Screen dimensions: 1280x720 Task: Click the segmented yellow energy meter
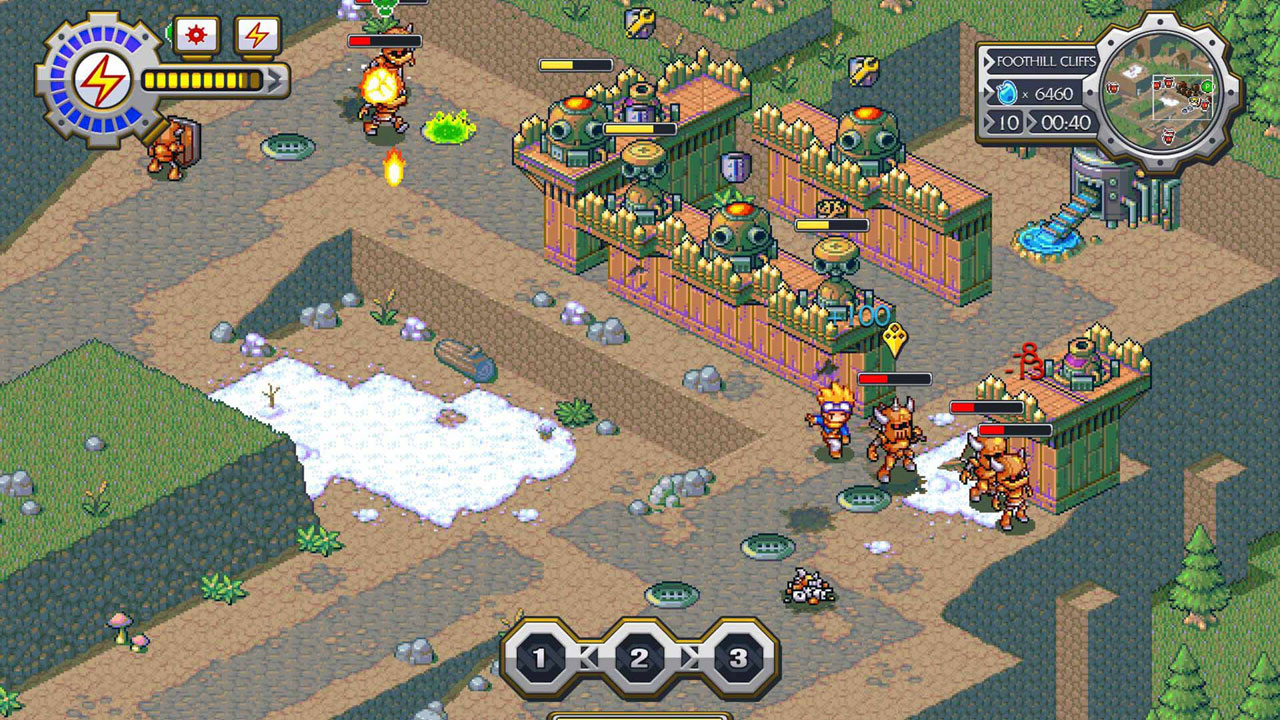[x=204, y=79]
